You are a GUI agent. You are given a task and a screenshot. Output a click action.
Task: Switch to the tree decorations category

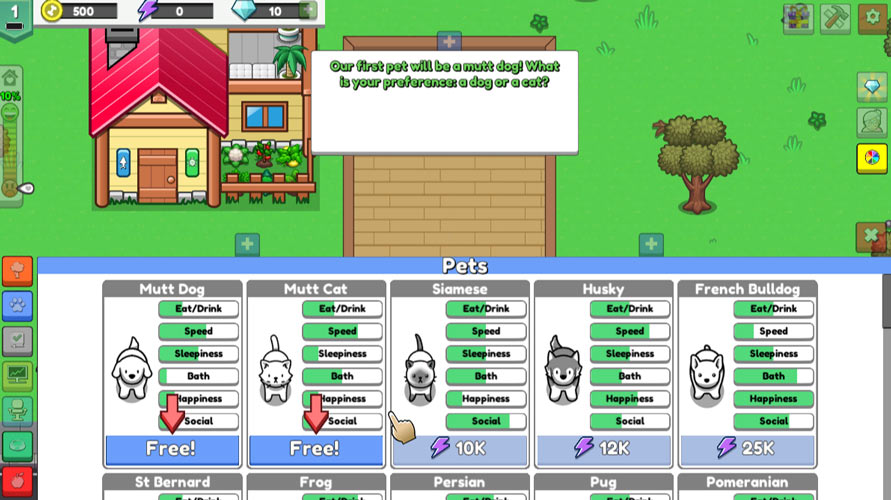(x=17, y=272)
